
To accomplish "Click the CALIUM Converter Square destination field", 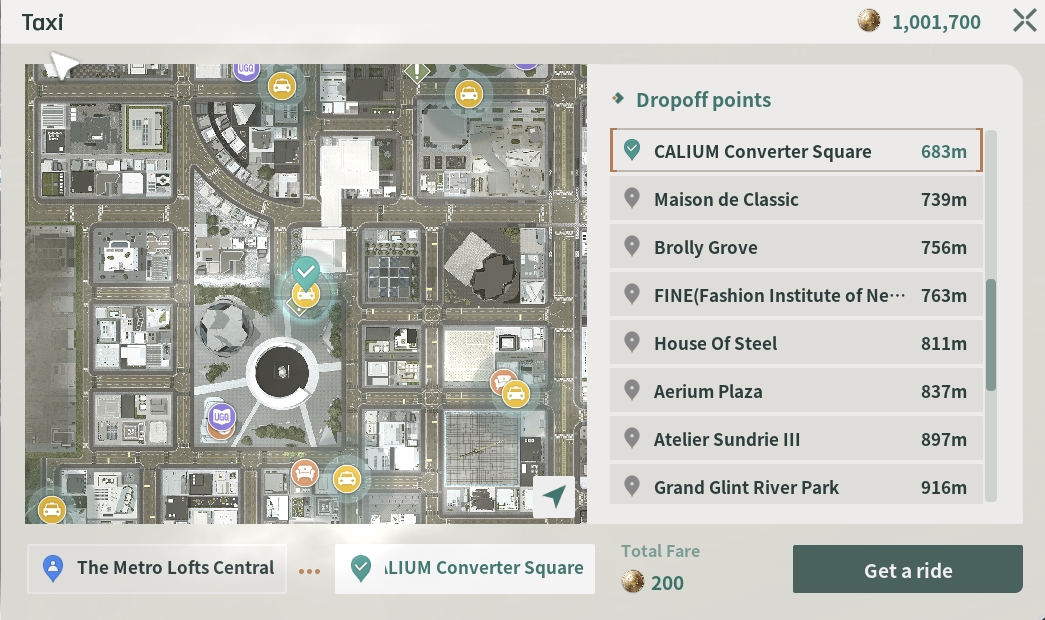I will tap(465, 569).
